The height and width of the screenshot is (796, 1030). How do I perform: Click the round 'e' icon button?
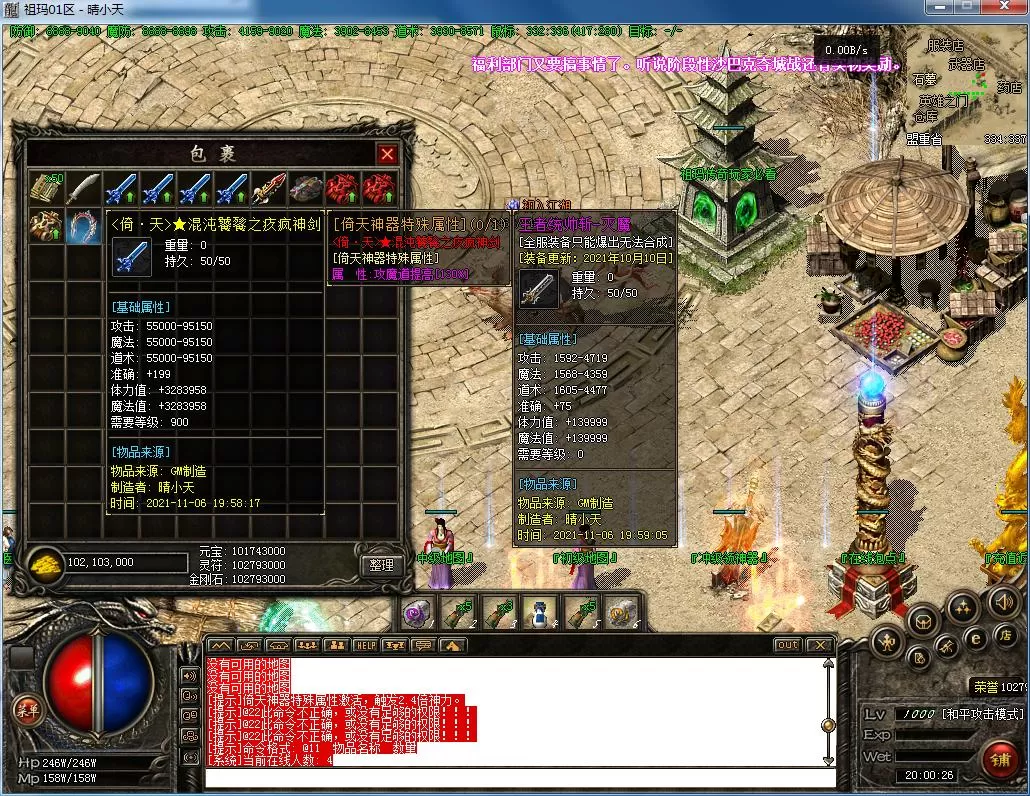(x=975, y=637)
